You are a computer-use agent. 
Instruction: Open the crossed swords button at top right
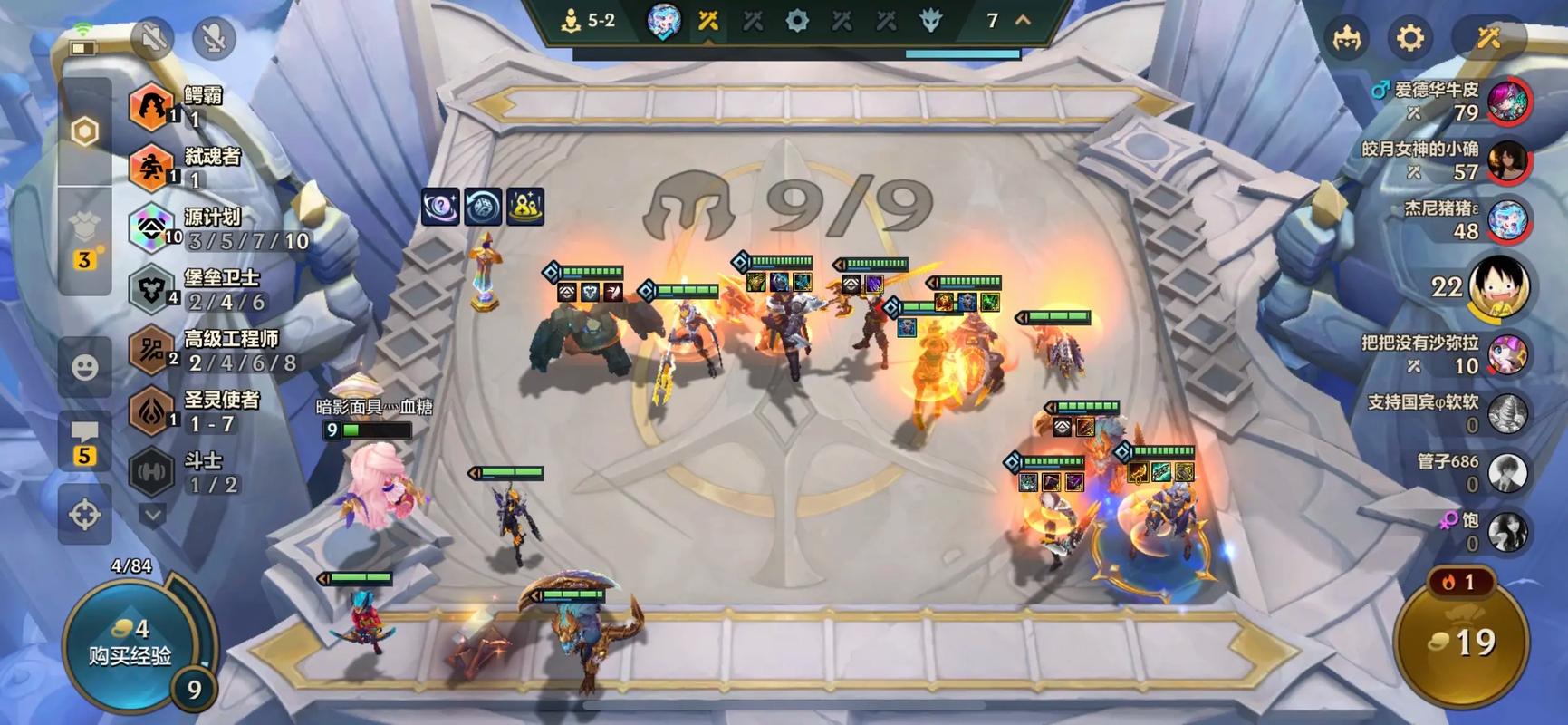1488,38
